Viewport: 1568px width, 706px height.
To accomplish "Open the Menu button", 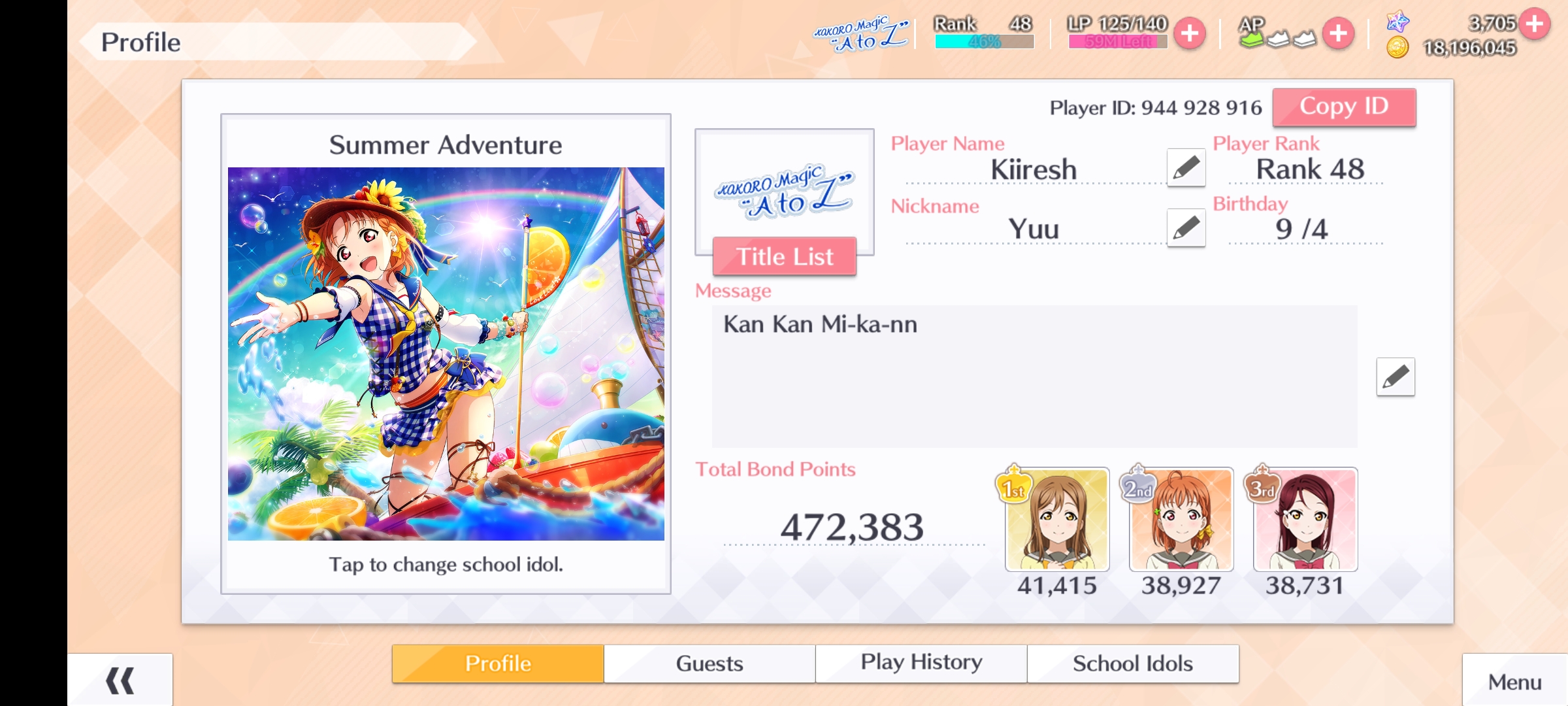I will (x=1514, y=682).
